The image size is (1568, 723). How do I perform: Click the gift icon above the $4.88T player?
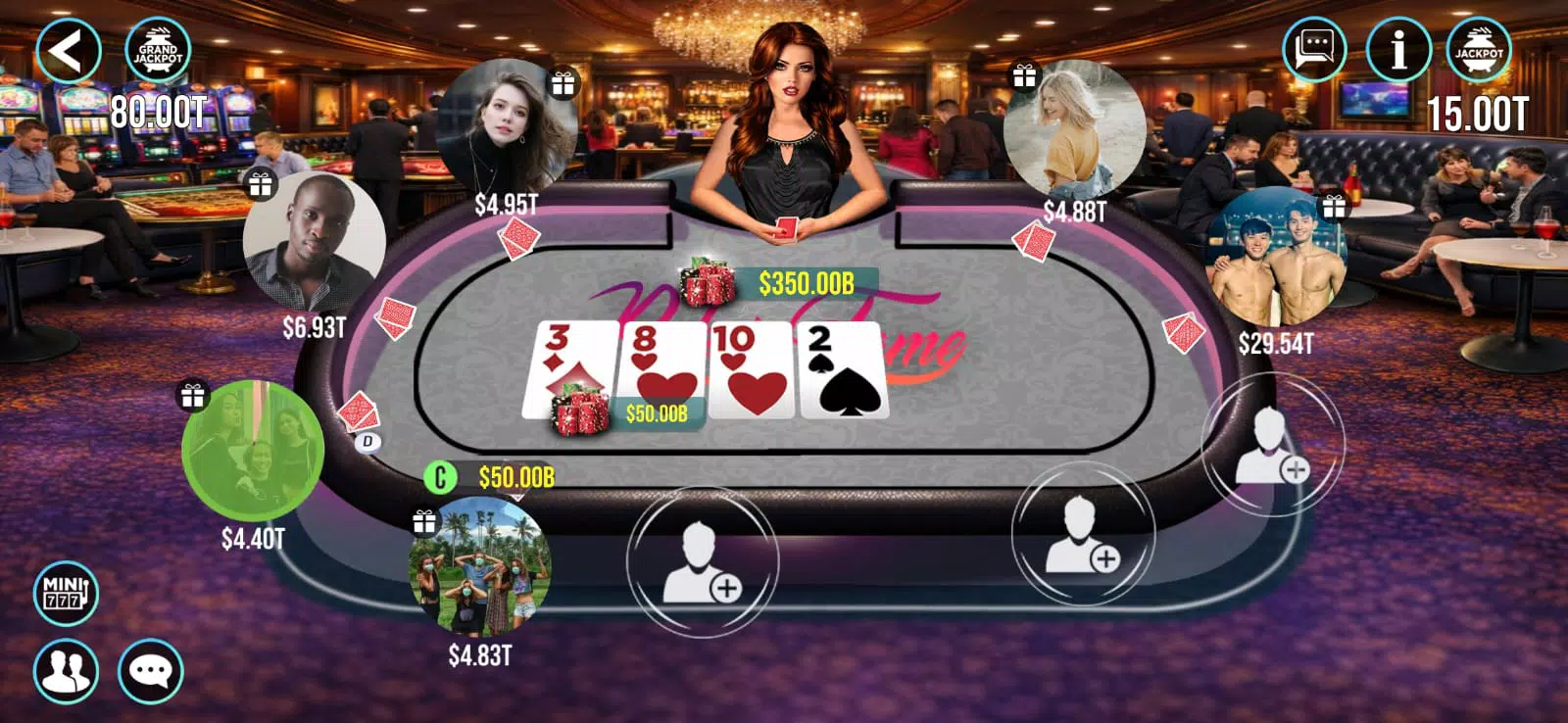click(1023, 73)
